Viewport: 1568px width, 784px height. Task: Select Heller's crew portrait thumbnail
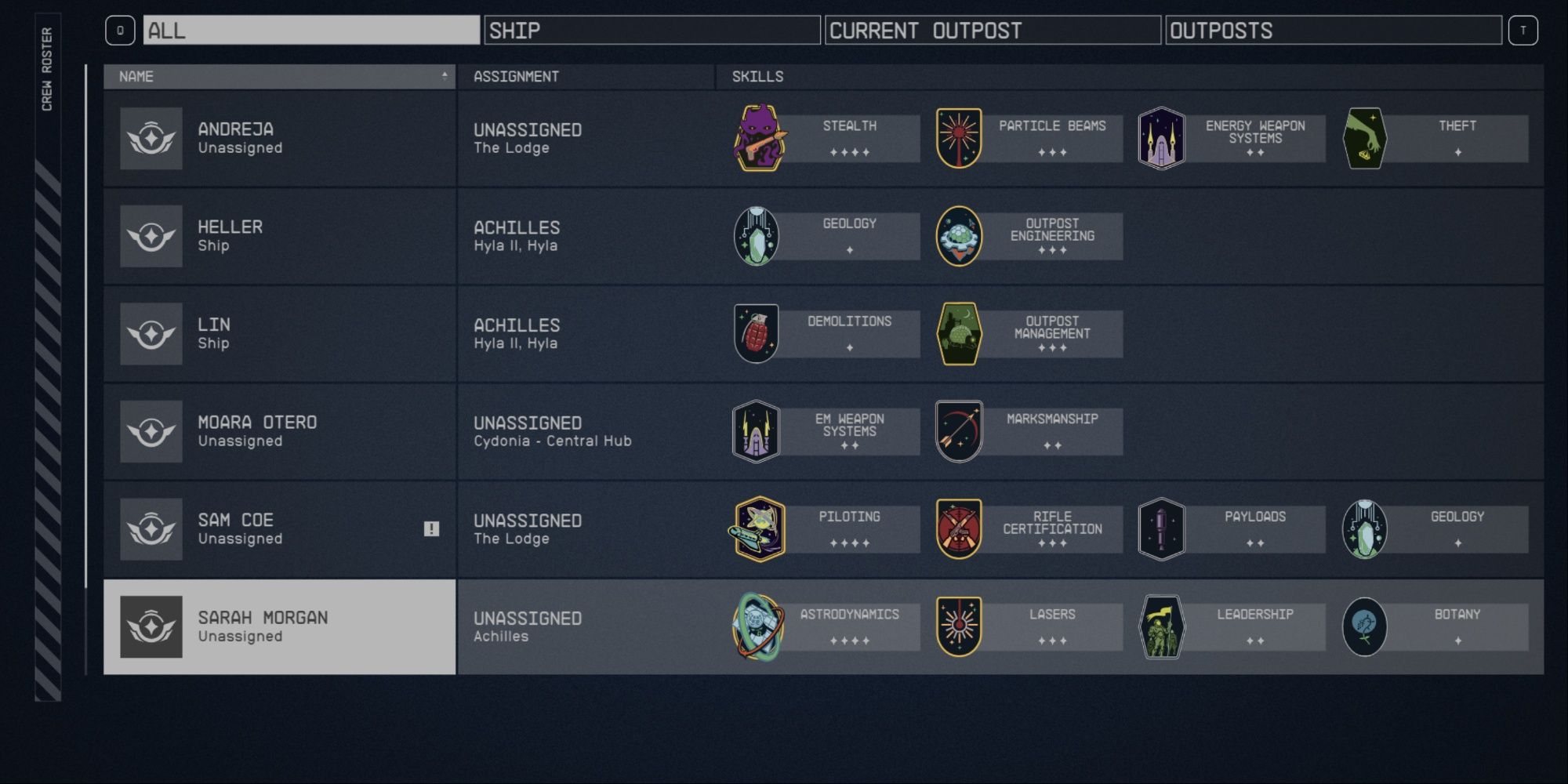(151, 235)
